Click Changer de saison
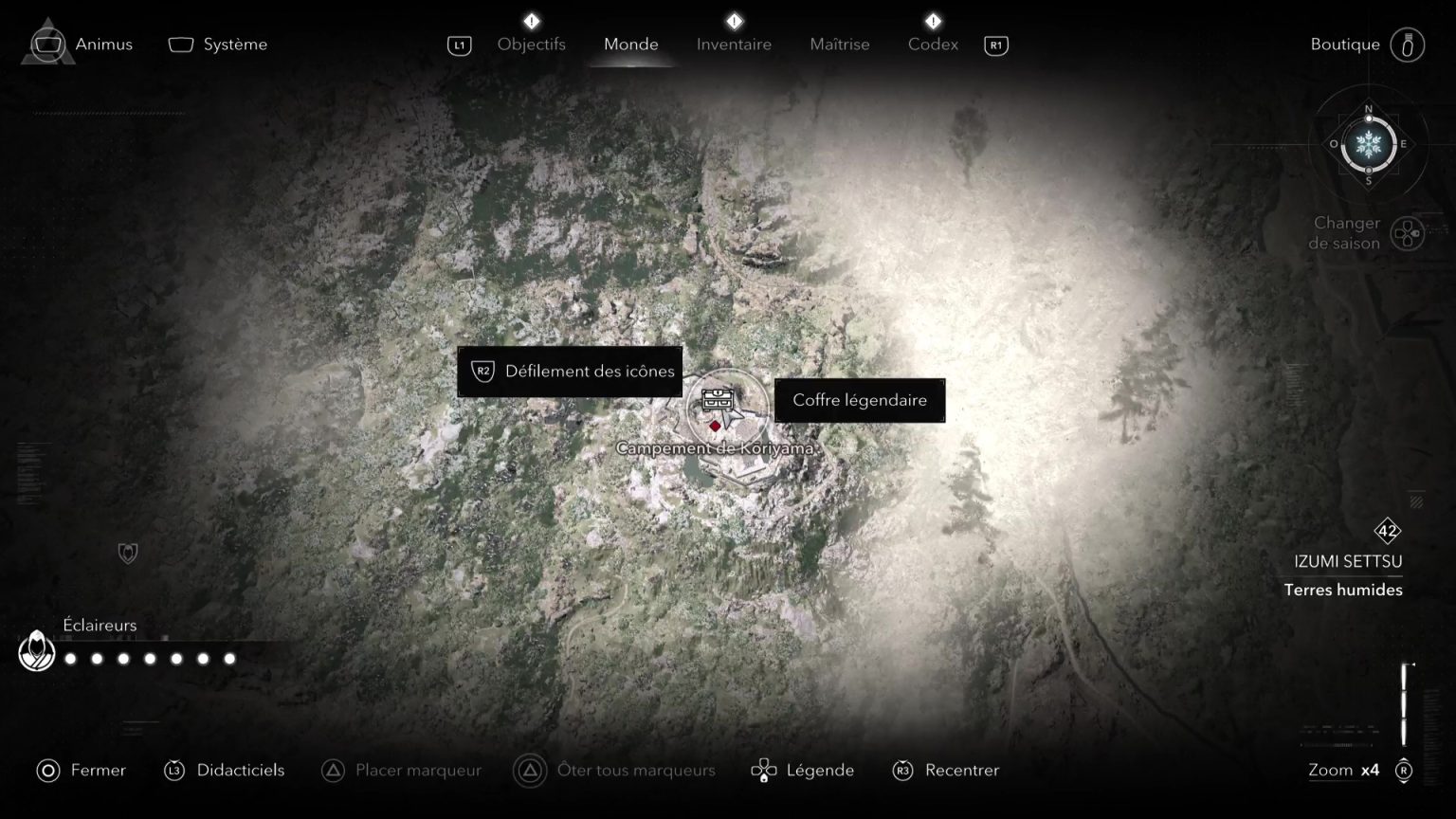The image size is (1456, 819). (x=1346, y=233)
